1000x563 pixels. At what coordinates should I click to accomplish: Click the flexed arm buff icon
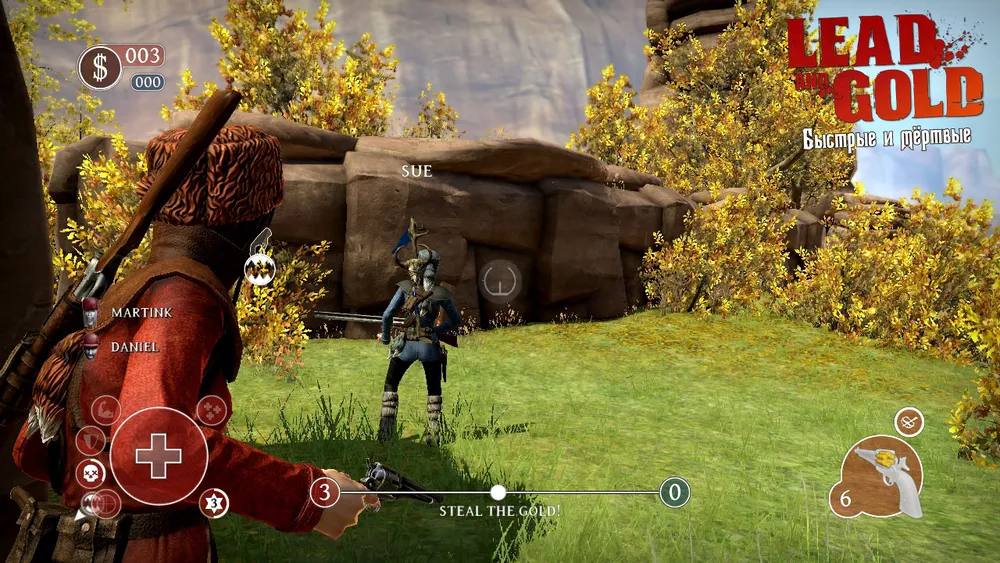click(106, 410)
